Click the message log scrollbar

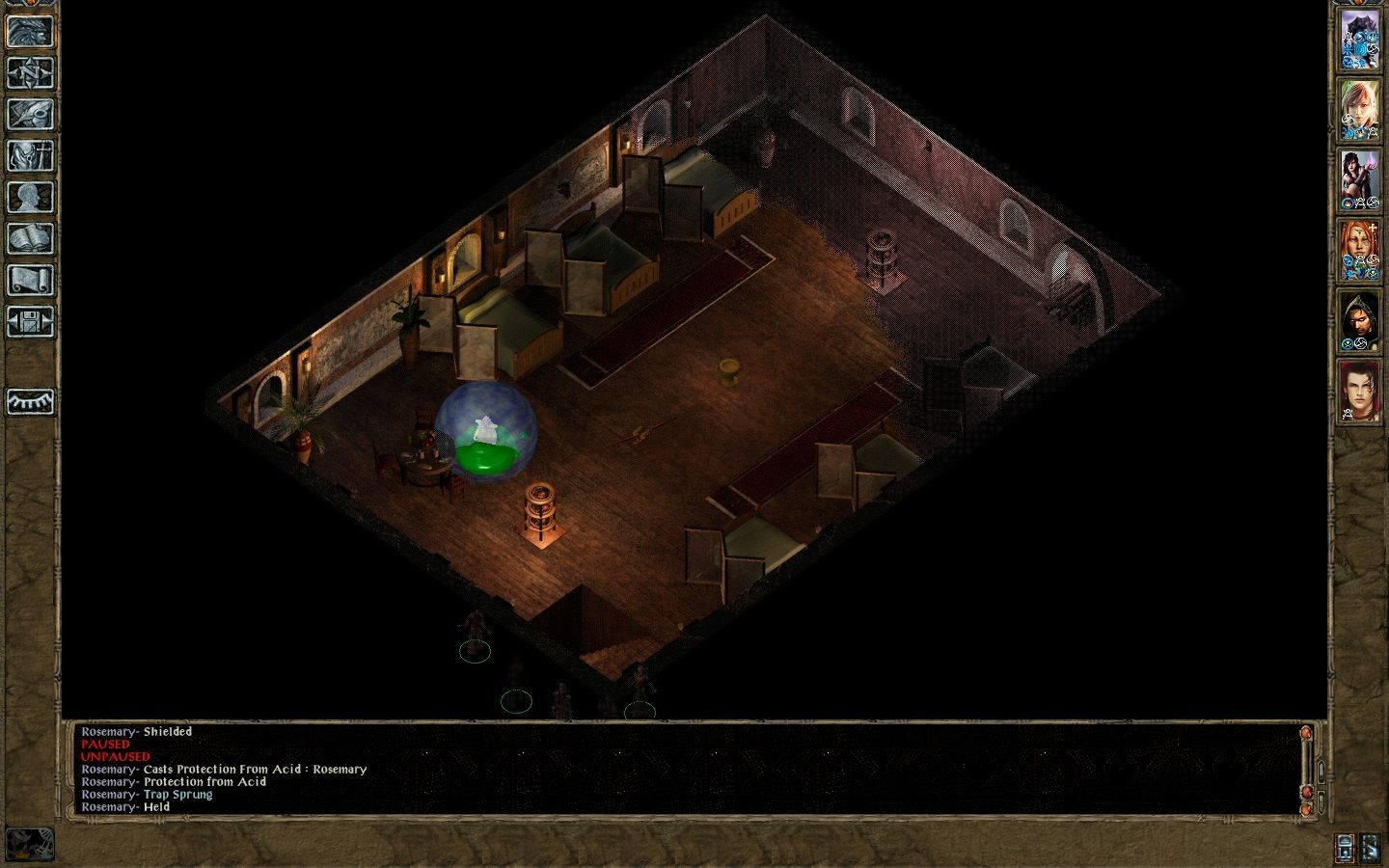coord(1307,767)
